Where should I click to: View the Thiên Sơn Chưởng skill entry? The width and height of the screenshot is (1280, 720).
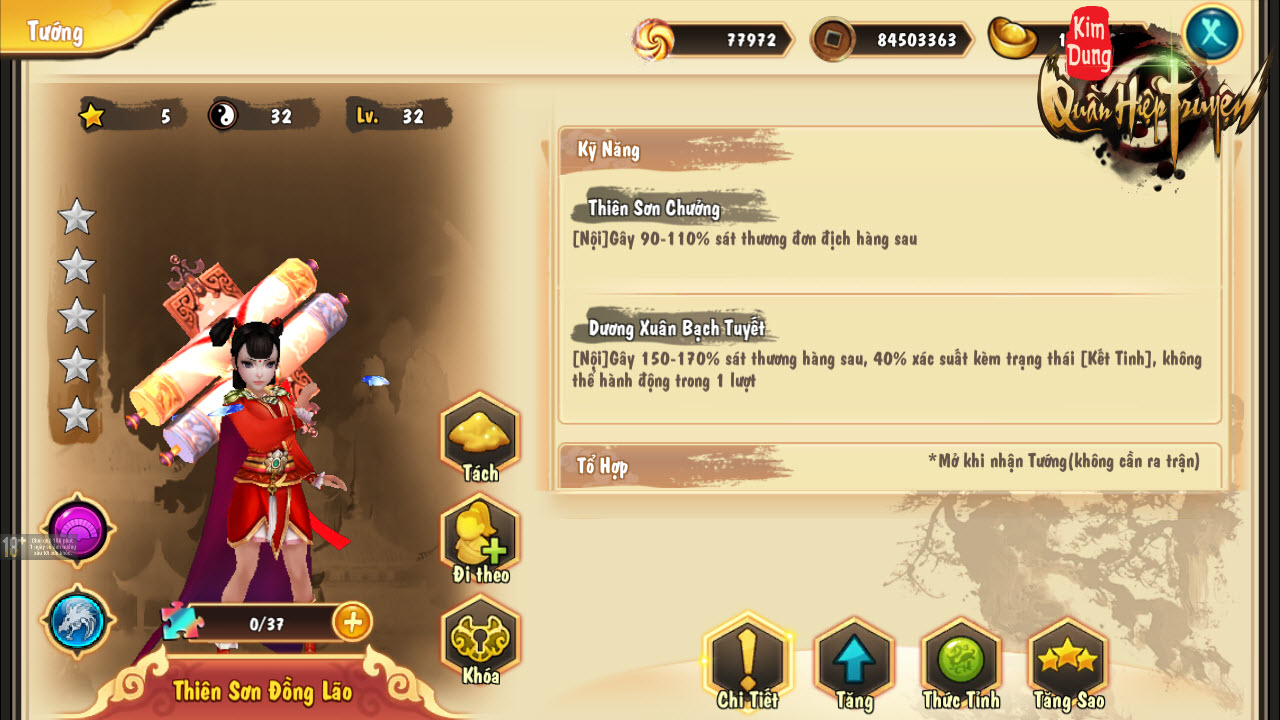654,209
